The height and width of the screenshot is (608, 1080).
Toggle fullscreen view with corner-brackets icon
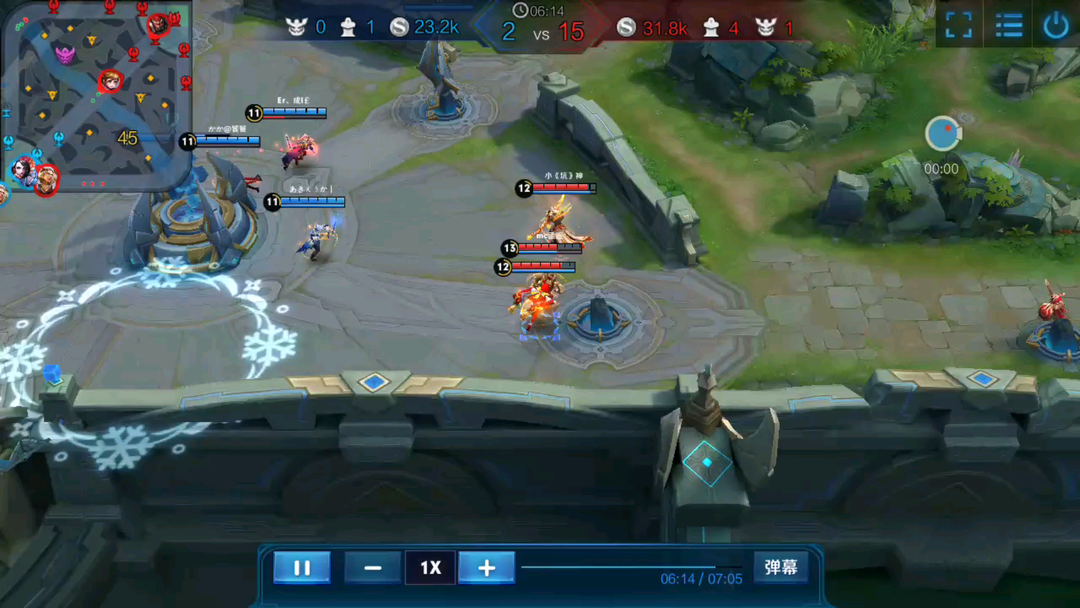point(958,26)
